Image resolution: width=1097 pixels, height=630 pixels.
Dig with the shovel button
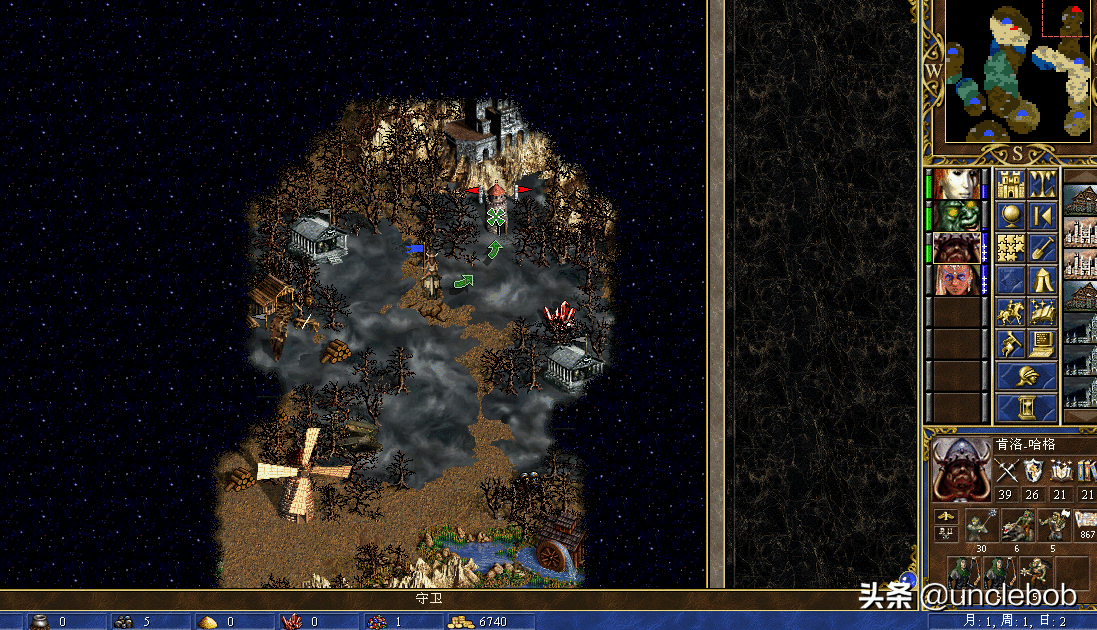(x=1042, y=248)
